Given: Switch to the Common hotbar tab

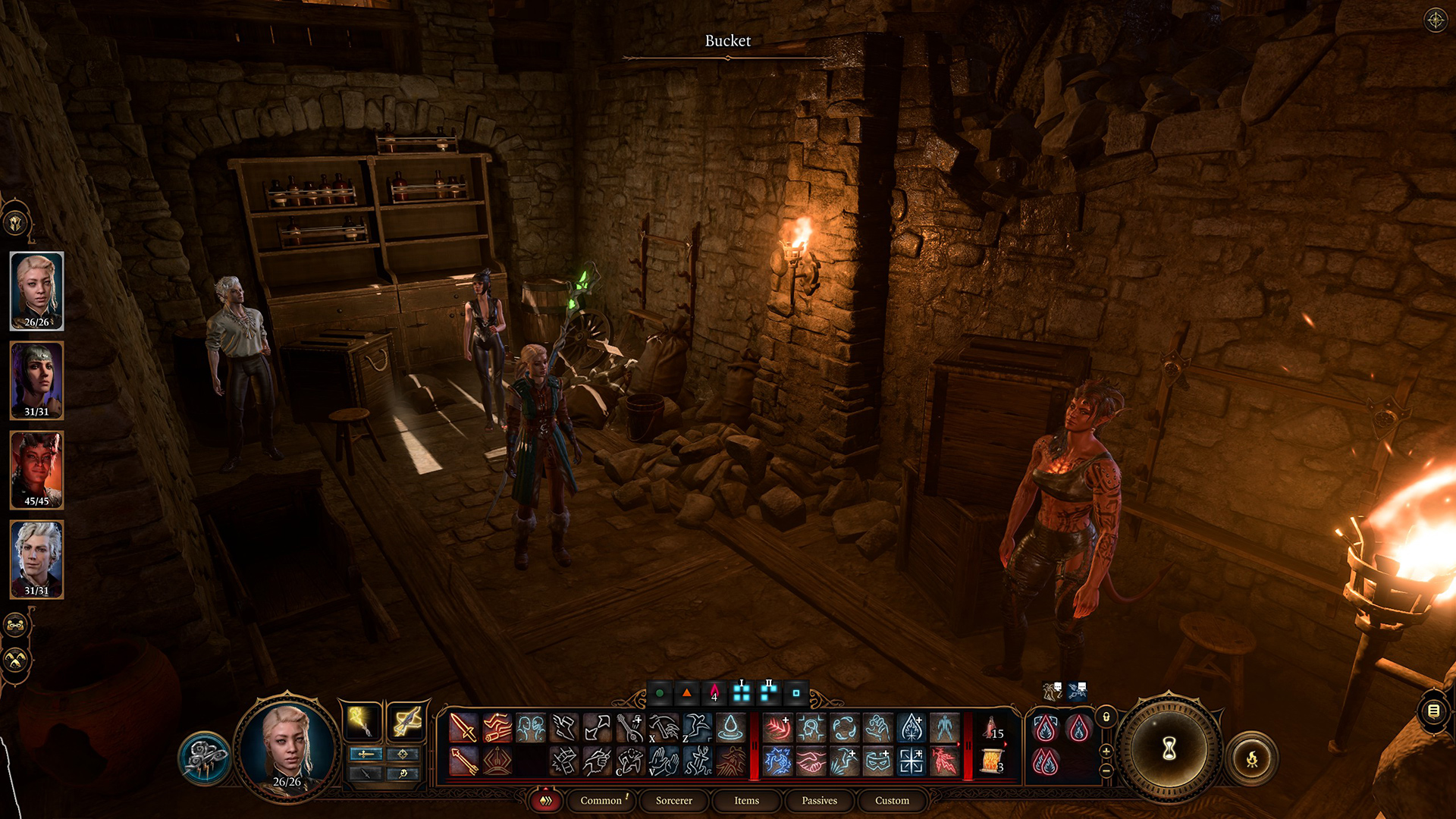Looking at the screenshot, I should click(601, 801).
